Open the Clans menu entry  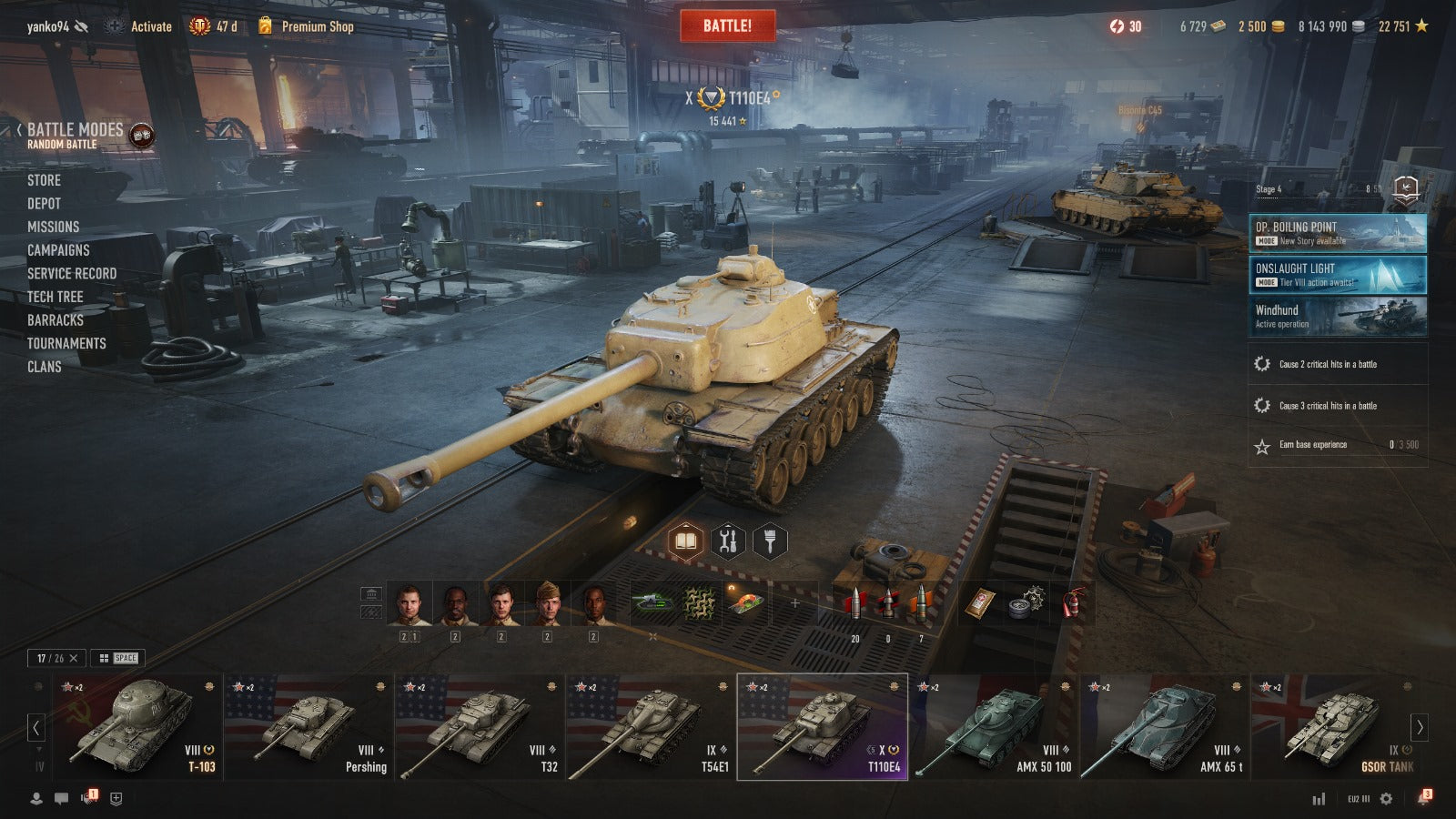pos(44,367)
